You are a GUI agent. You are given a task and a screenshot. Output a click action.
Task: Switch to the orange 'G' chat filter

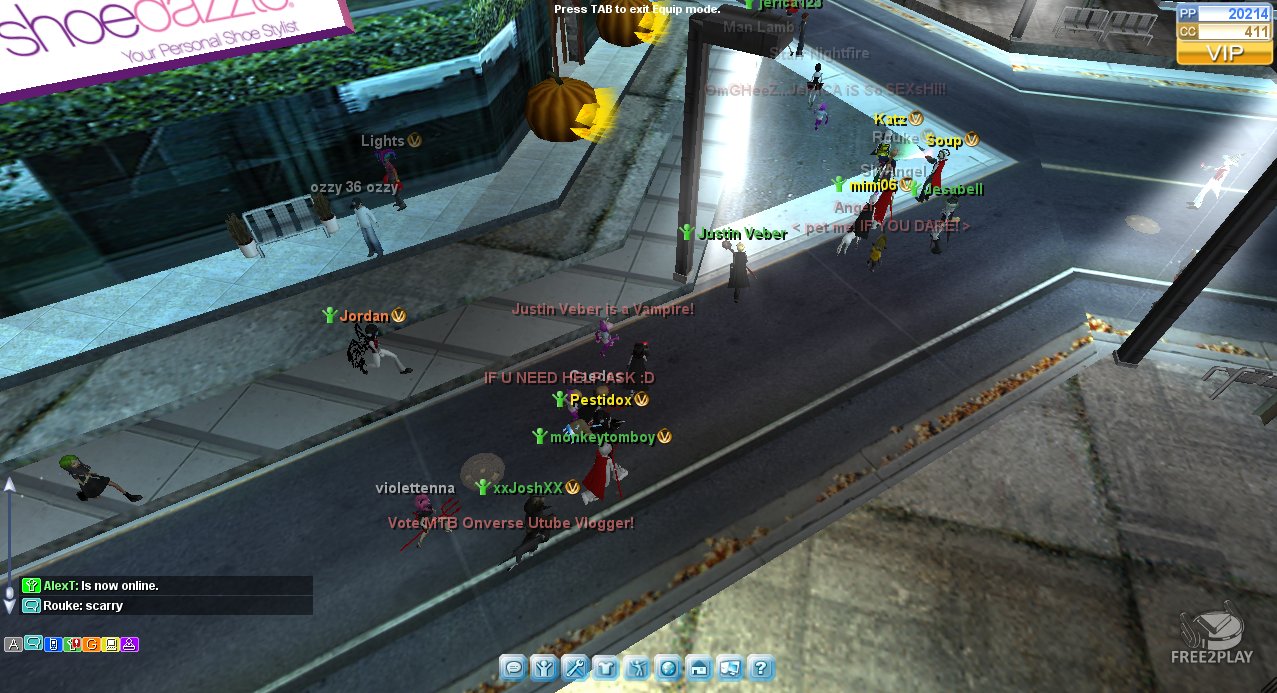click(91, 644)
